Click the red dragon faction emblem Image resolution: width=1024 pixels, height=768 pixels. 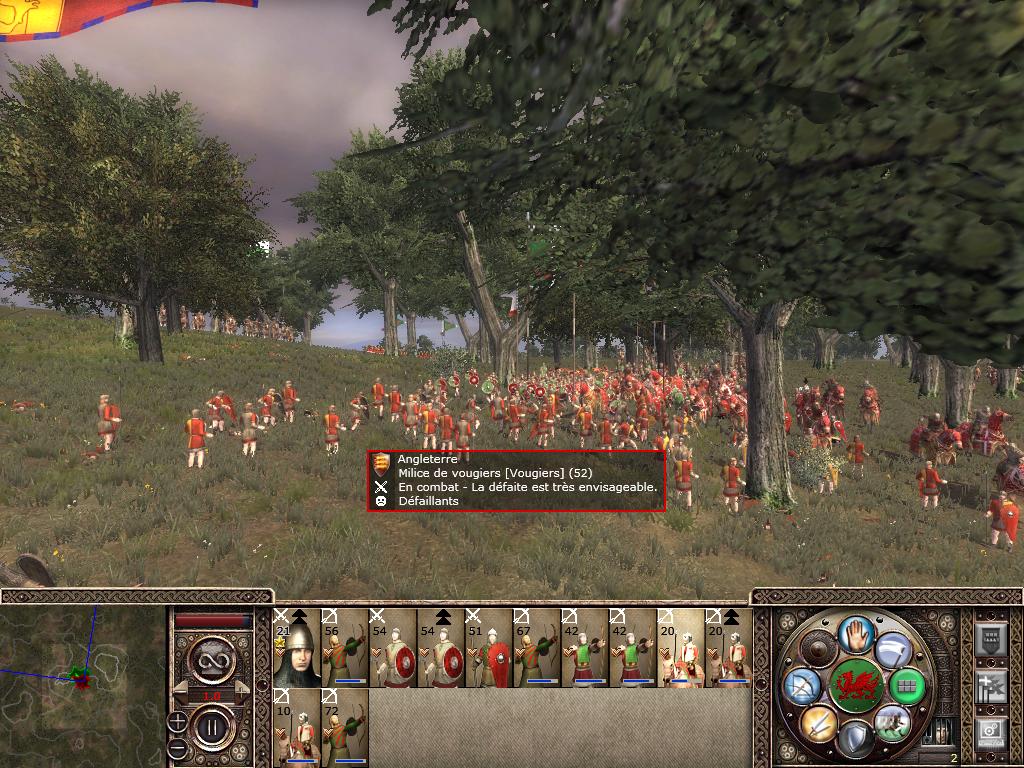[855, 686]
